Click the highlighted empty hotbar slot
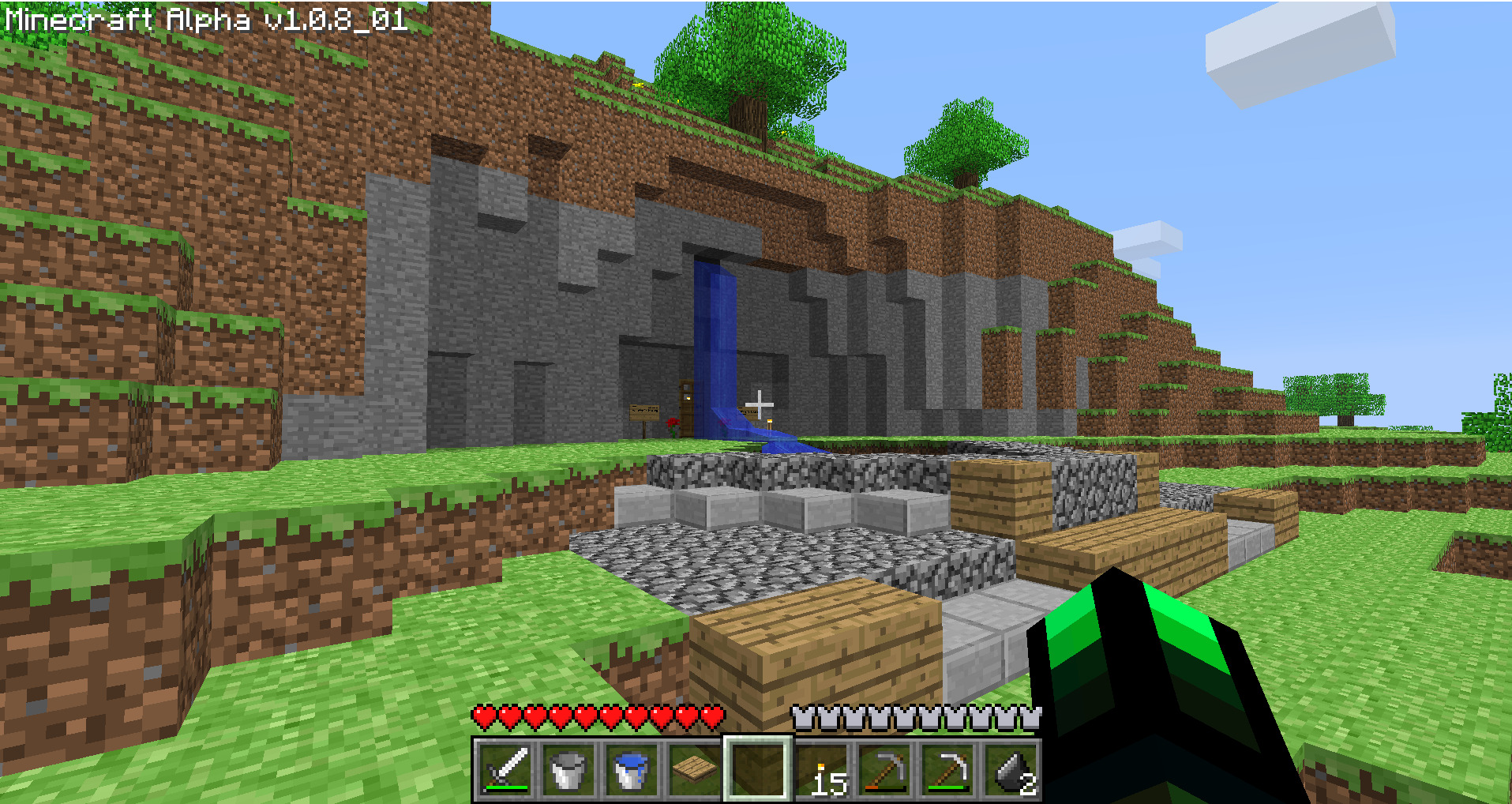 point(757,769)
